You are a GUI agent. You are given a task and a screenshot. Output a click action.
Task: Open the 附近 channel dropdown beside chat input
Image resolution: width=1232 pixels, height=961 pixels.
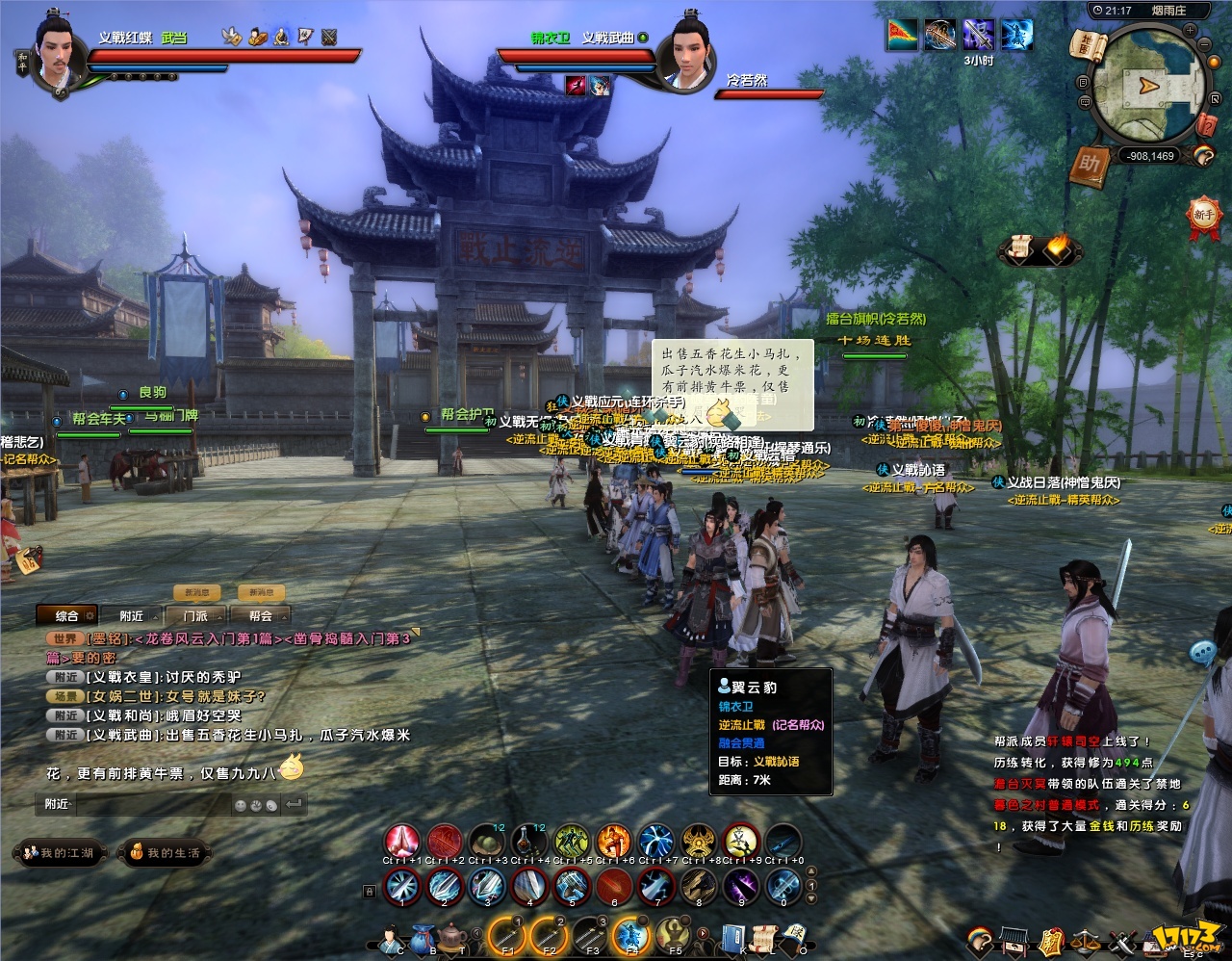(59, 803)
